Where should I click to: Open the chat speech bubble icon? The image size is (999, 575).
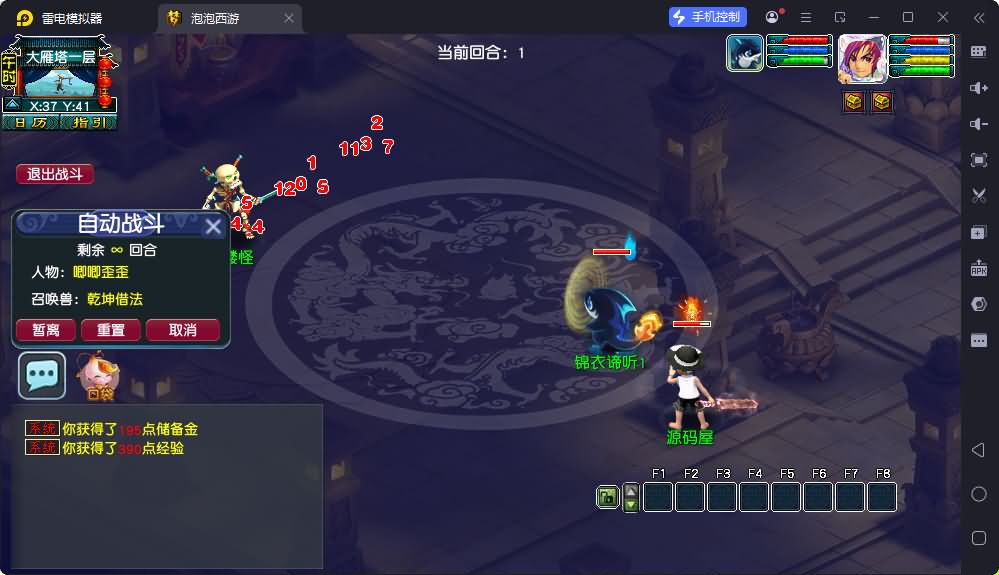pyautogui.click(x=42, y=375)
